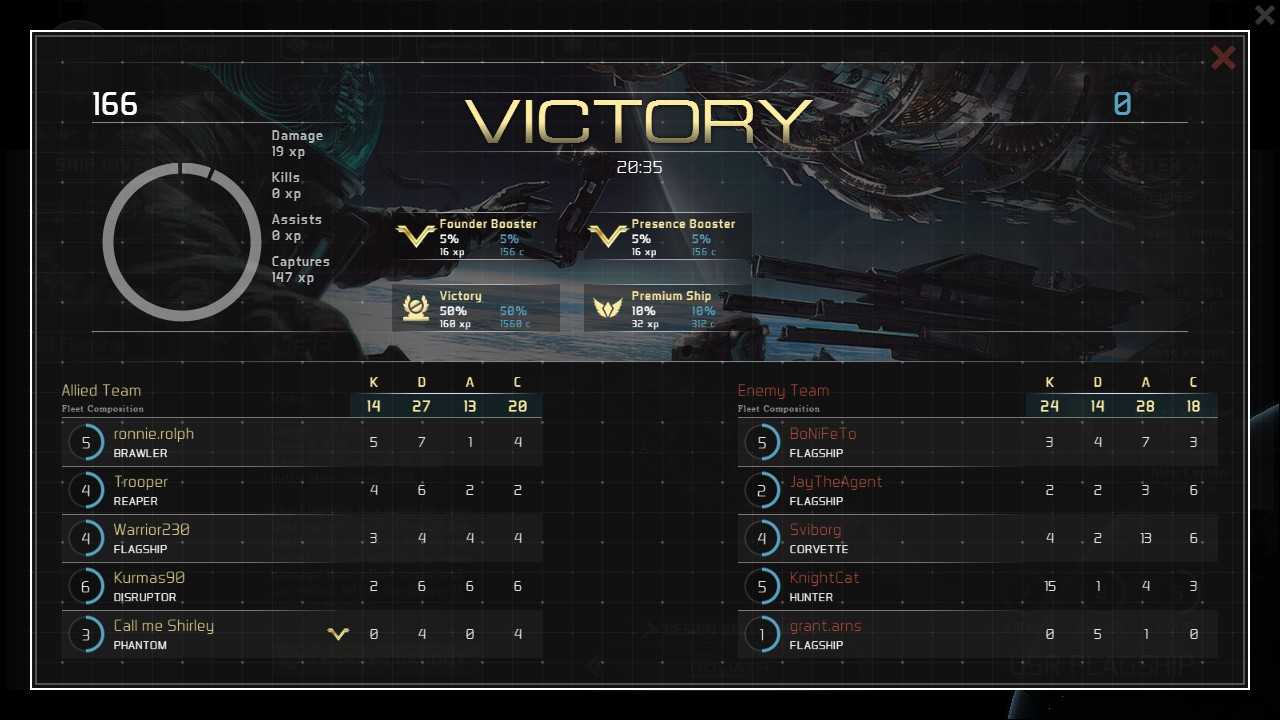Click the grey X in the top-right corner

[1264, 14]
